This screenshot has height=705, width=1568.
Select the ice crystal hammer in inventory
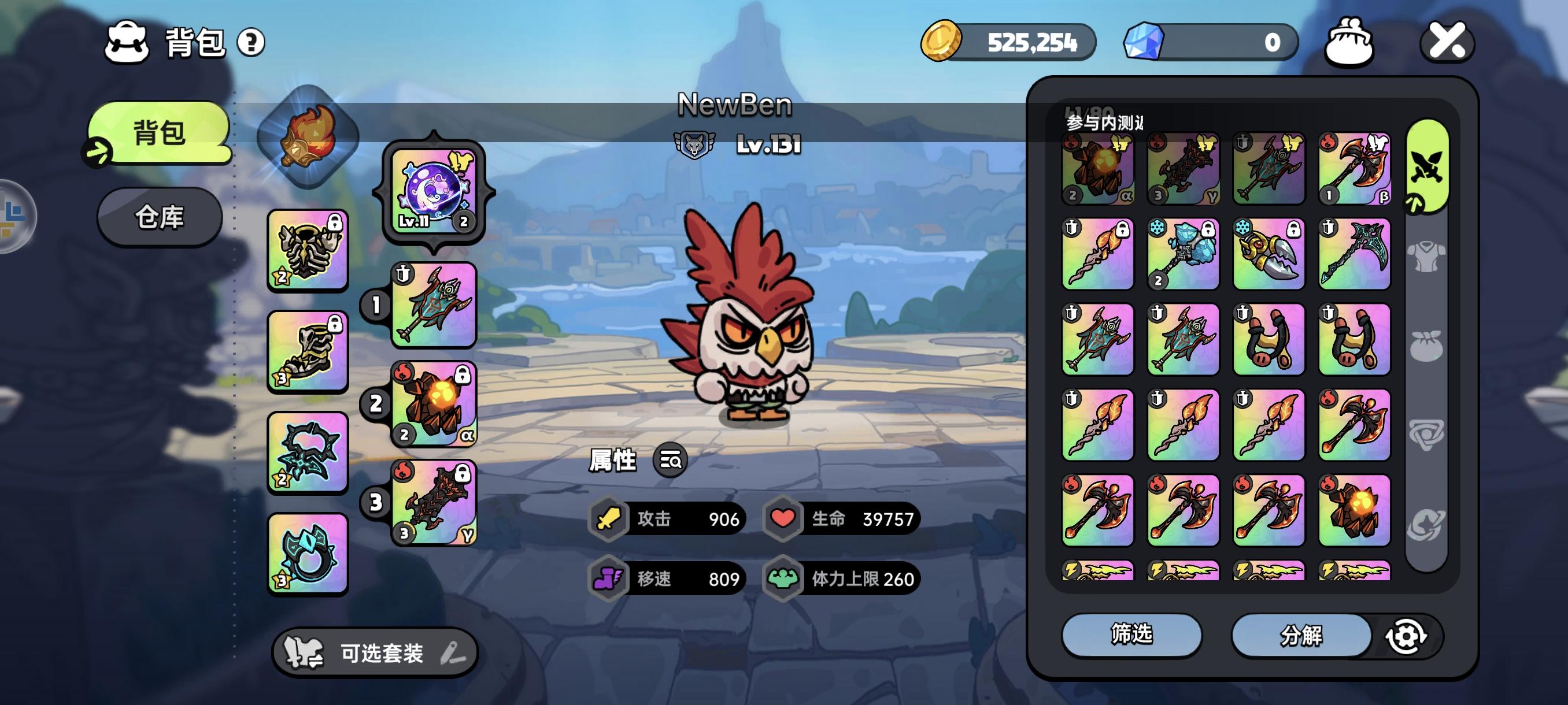tap(1184, 254)
